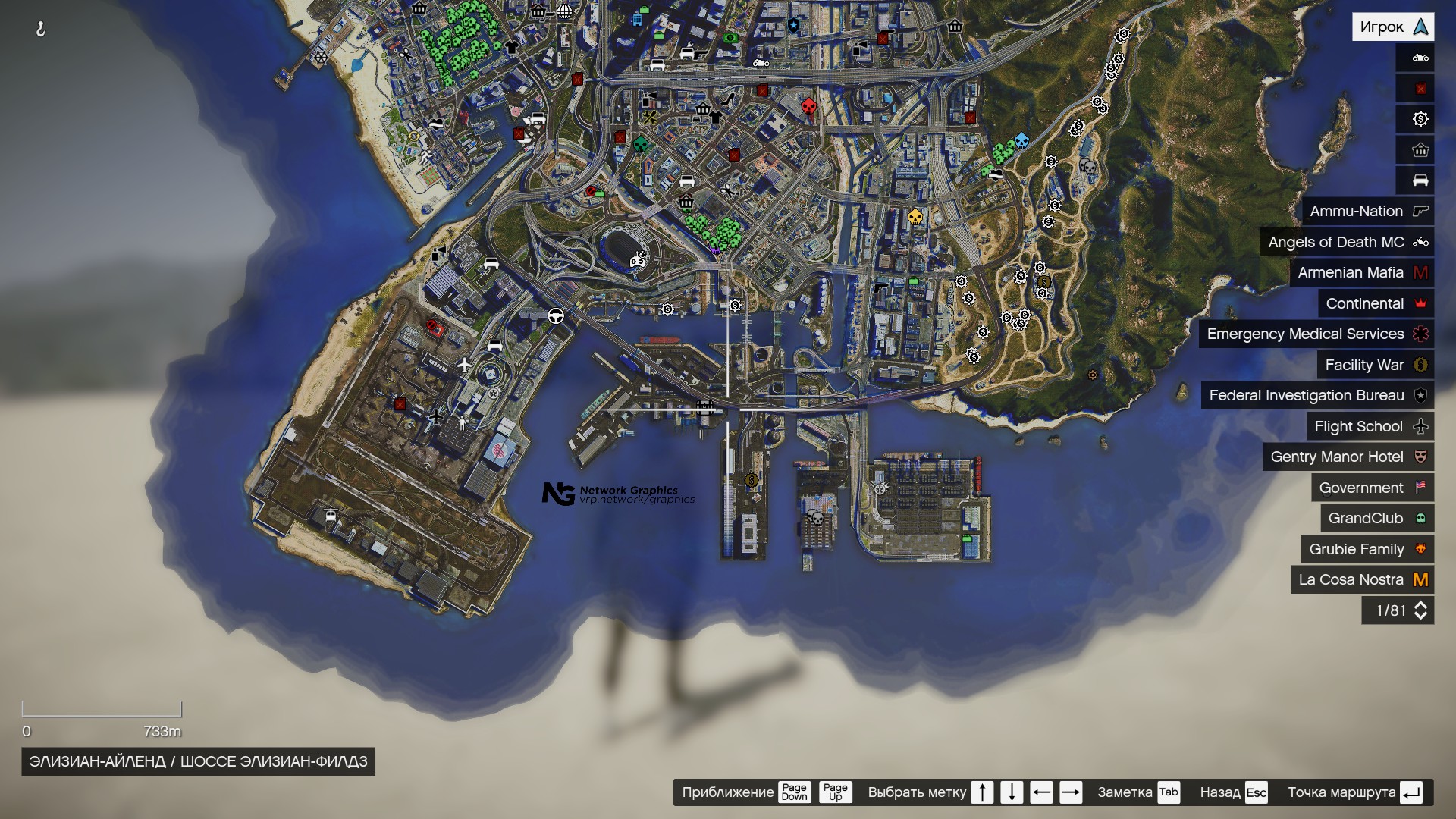
Task: Toggle Flight School visibility in legend
Action: click(1360, 426)
